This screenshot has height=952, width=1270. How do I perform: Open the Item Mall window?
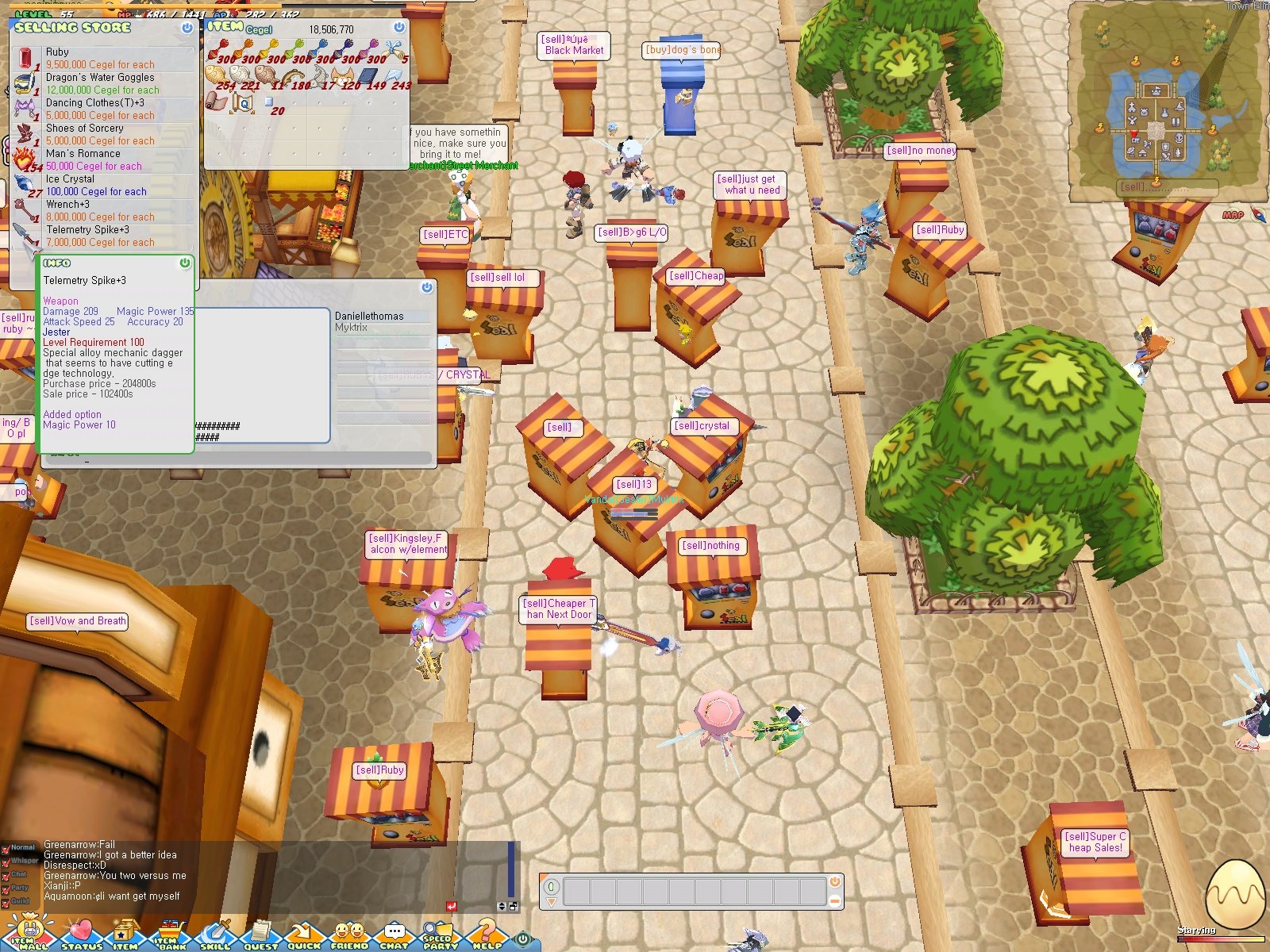pos(30,939)
